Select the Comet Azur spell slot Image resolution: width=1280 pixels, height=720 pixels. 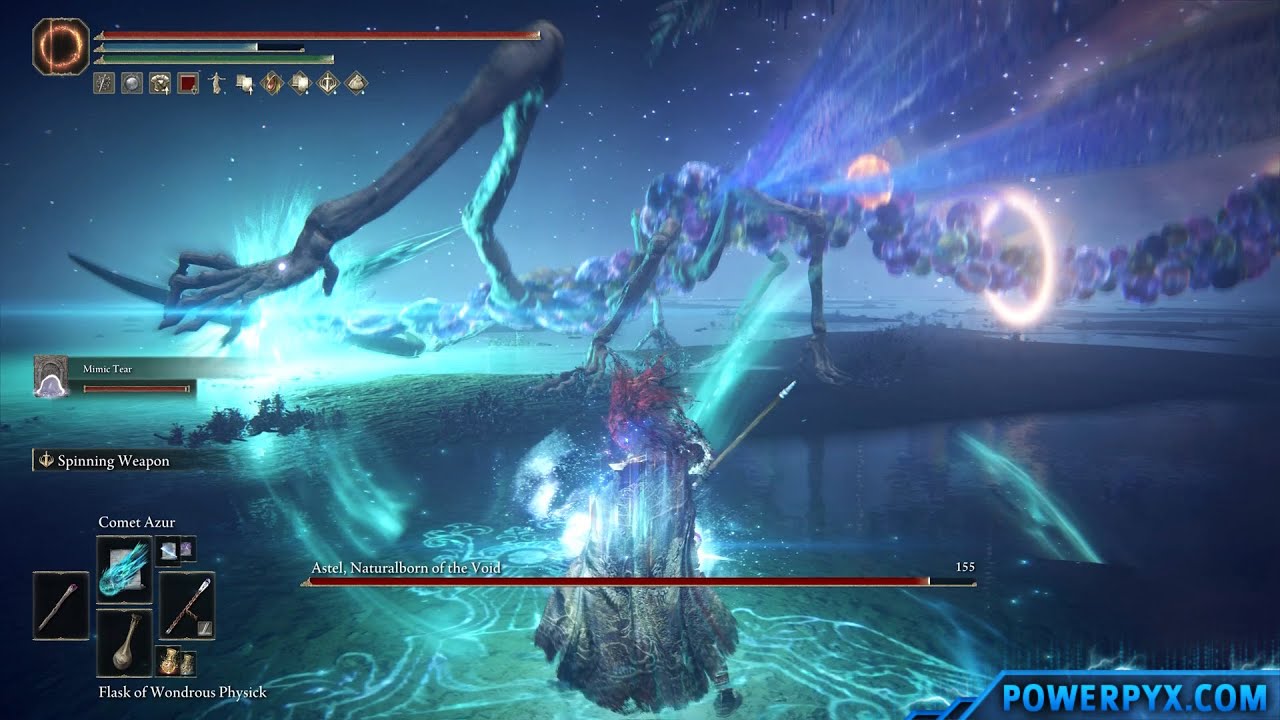click(124, 570)
